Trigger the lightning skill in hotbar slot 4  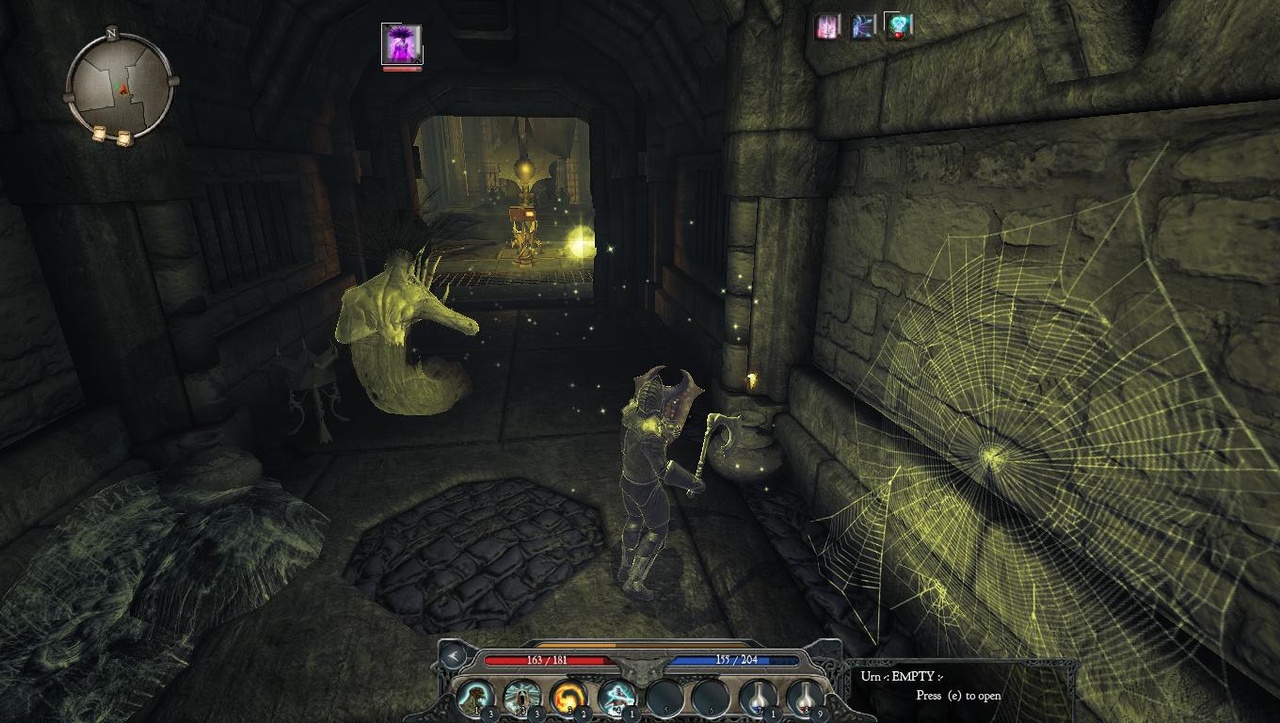[x=615, y=695]
